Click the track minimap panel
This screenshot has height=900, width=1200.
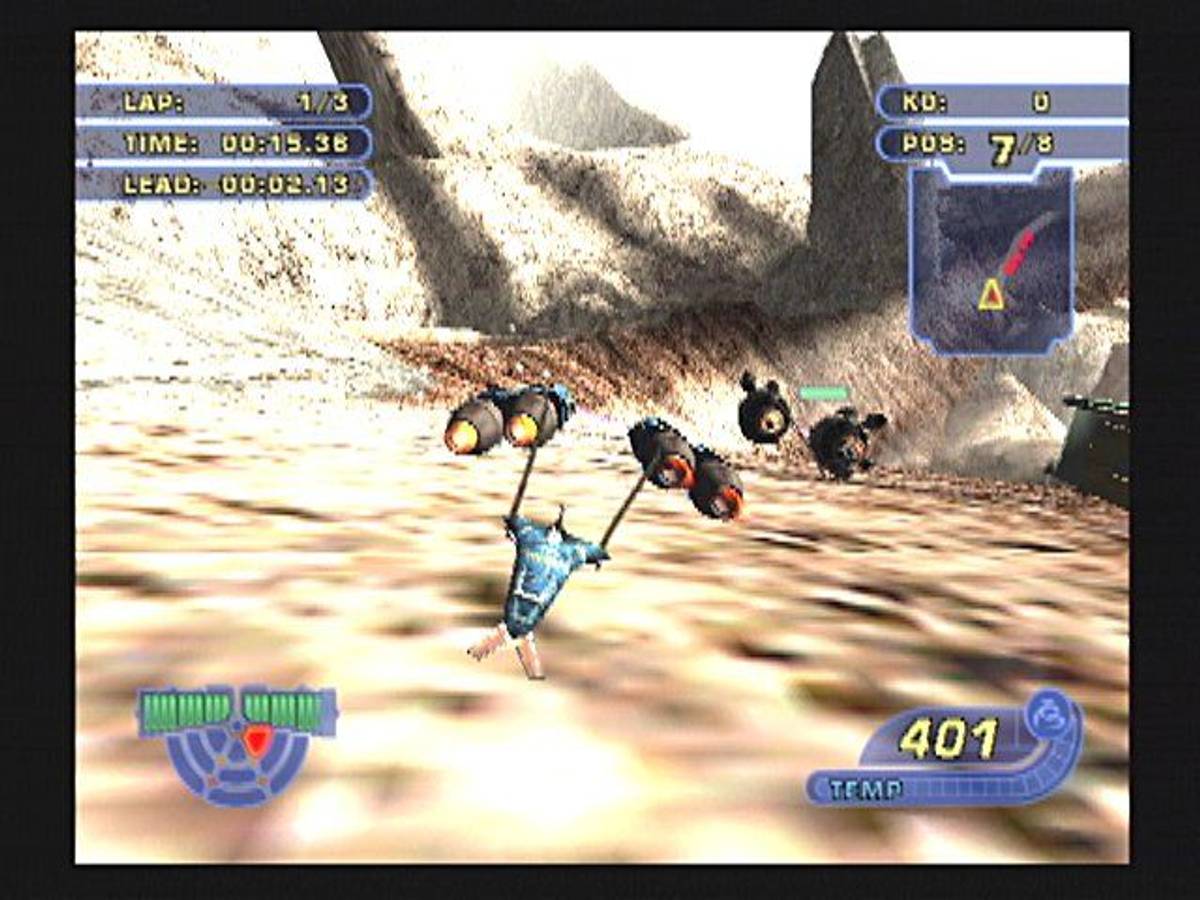tap(991, 260)
